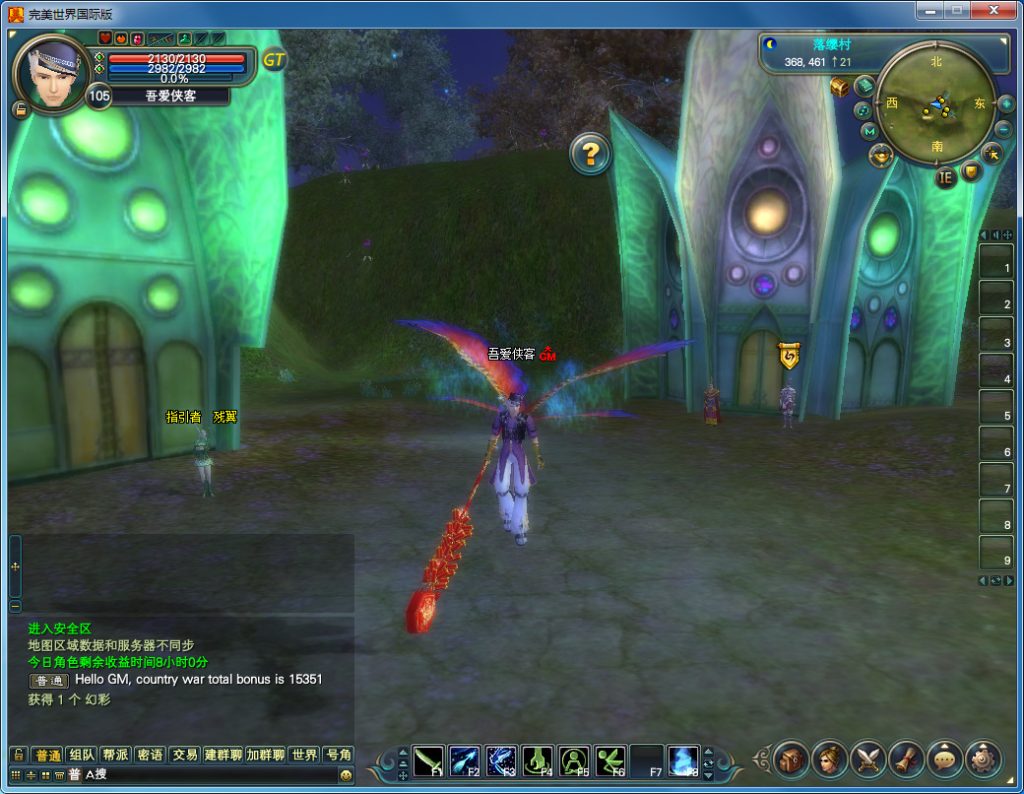Viewport: 1024px width, 794px height.
Task: Switch to the 世界 chat tab
Action: click(304, 755)
